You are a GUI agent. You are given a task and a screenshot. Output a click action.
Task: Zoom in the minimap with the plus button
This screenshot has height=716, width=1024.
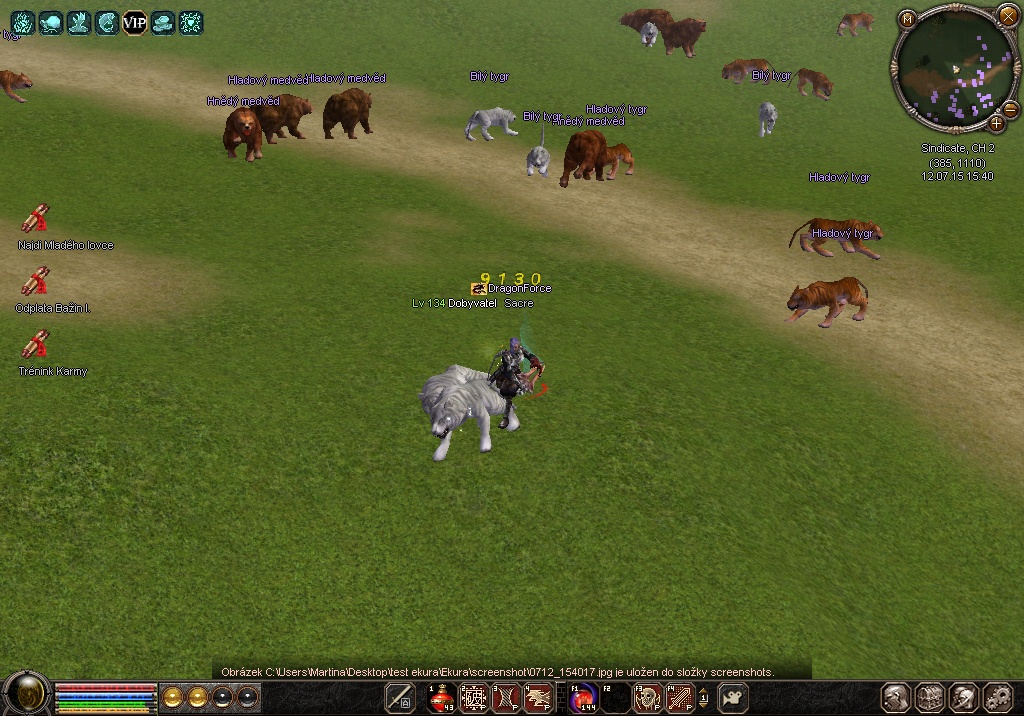coord(996,124)
